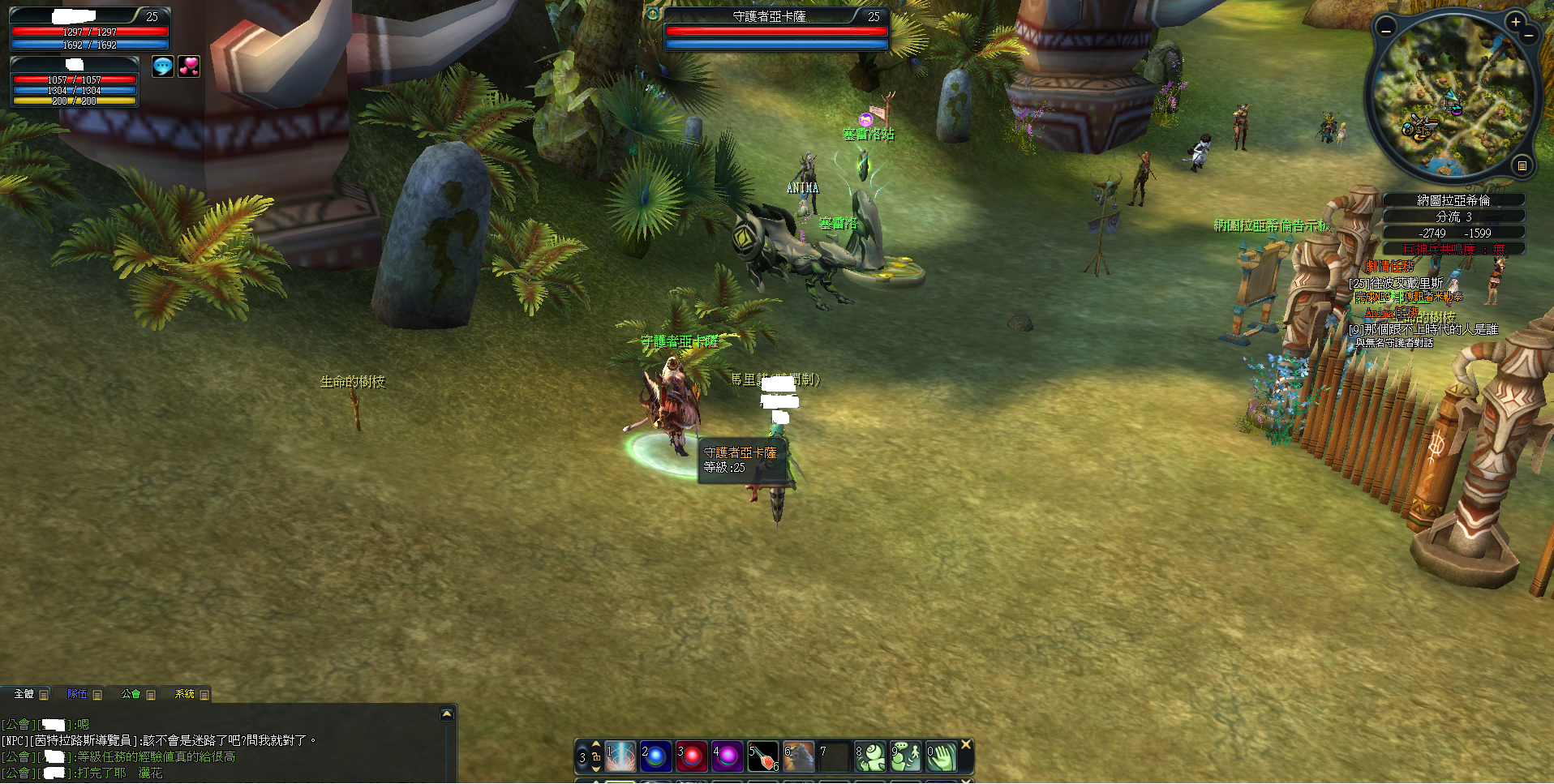This screenshot has width=1554, height=784.
Task: Click the pink hearts pet icon
Action: pyautogui.click(x=189, y=66)
